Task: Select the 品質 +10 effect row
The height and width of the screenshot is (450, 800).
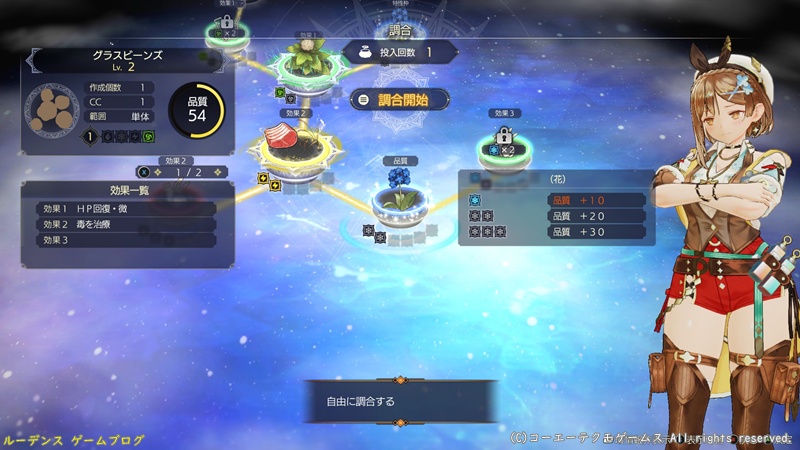Action: pyautogui.click(x=592, y=200)
